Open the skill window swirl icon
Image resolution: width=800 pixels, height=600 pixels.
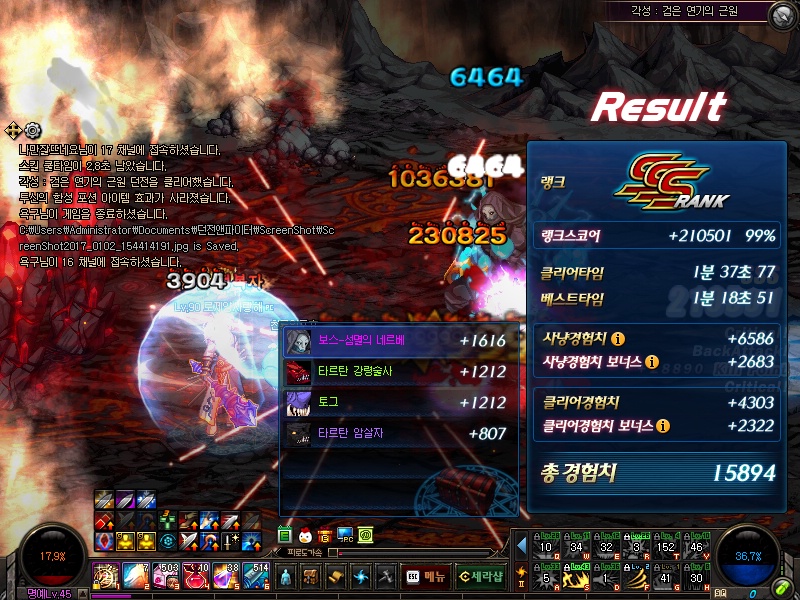361,576
